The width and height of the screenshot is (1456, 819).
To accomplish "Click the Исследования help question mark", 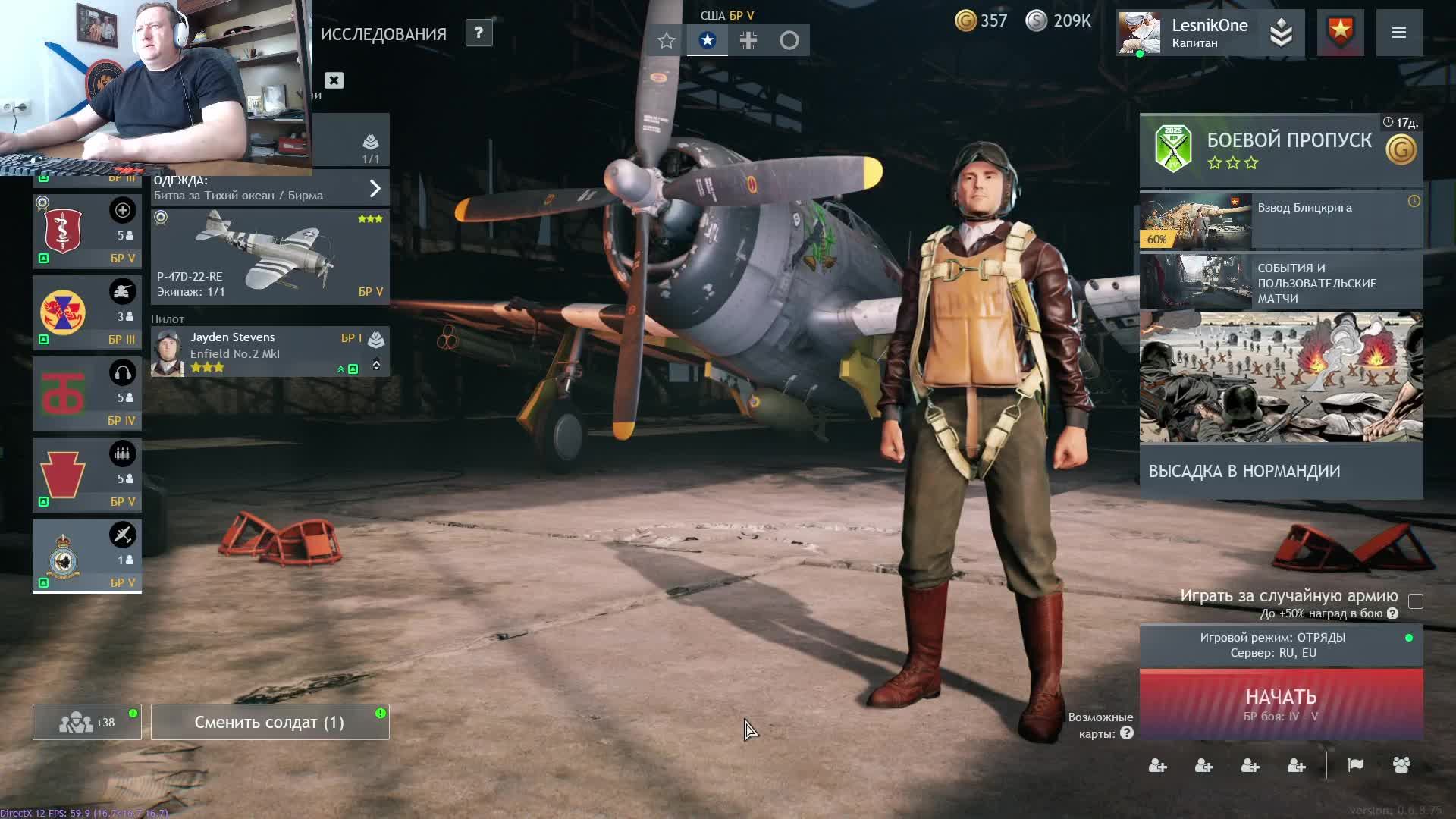I will click(x=479, y=33).
